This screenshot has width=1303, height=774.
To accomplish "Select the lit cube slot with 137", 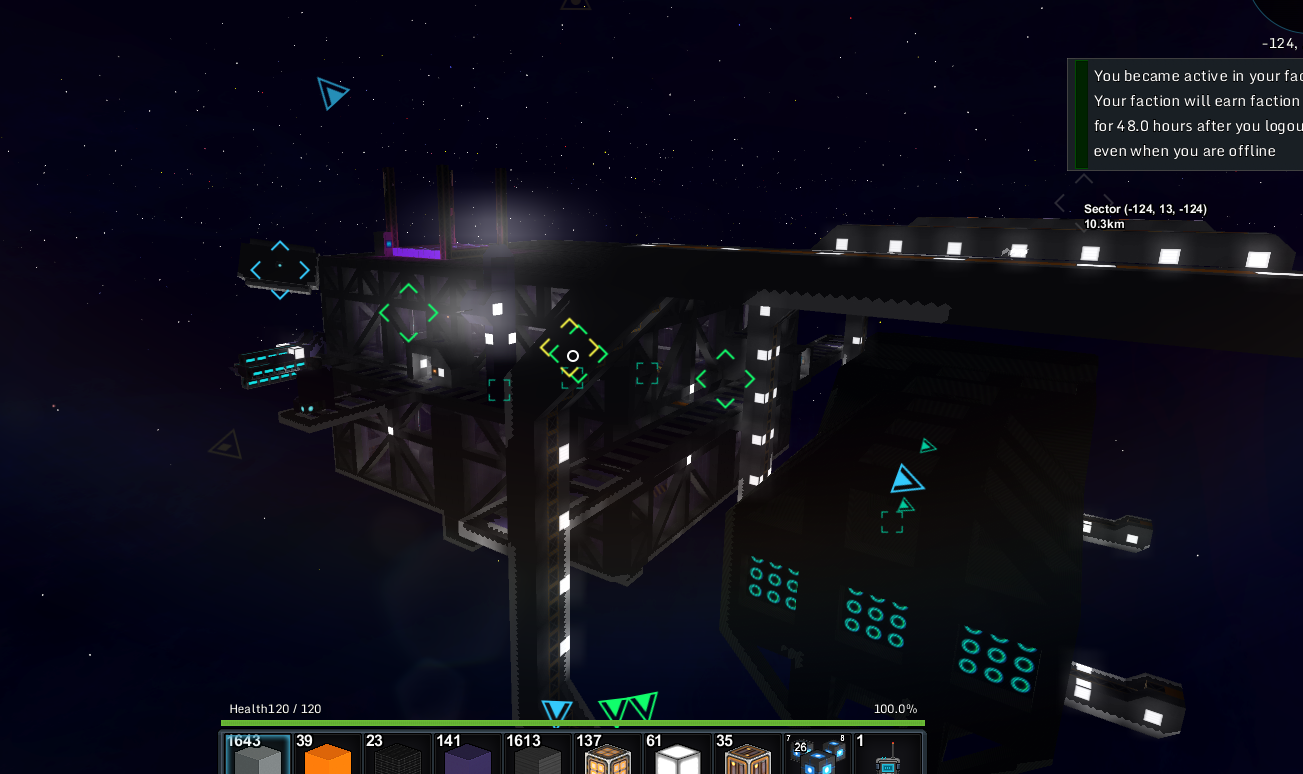I will click(608, 755).
